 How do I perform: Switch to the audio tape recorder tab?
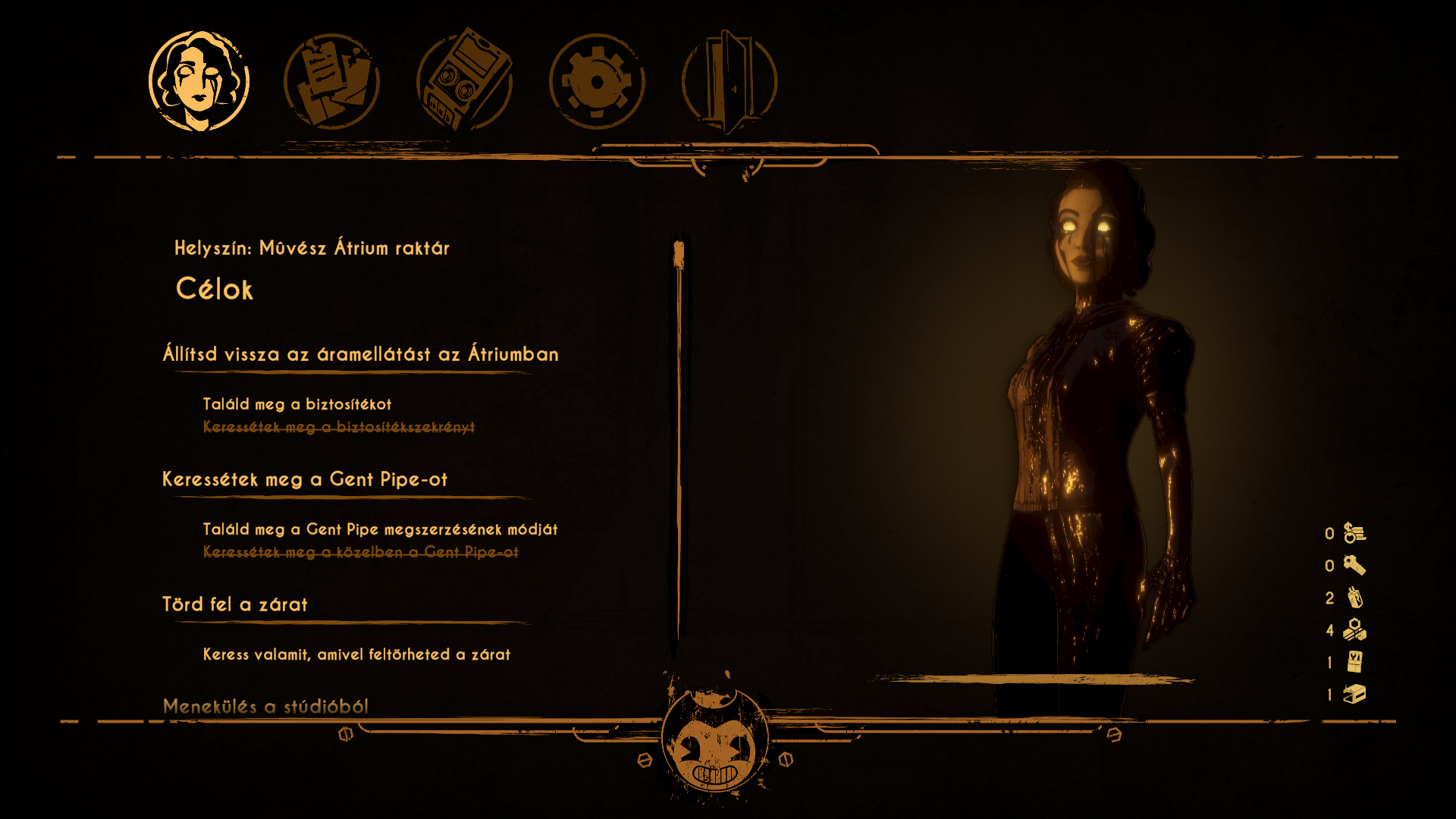464,81
